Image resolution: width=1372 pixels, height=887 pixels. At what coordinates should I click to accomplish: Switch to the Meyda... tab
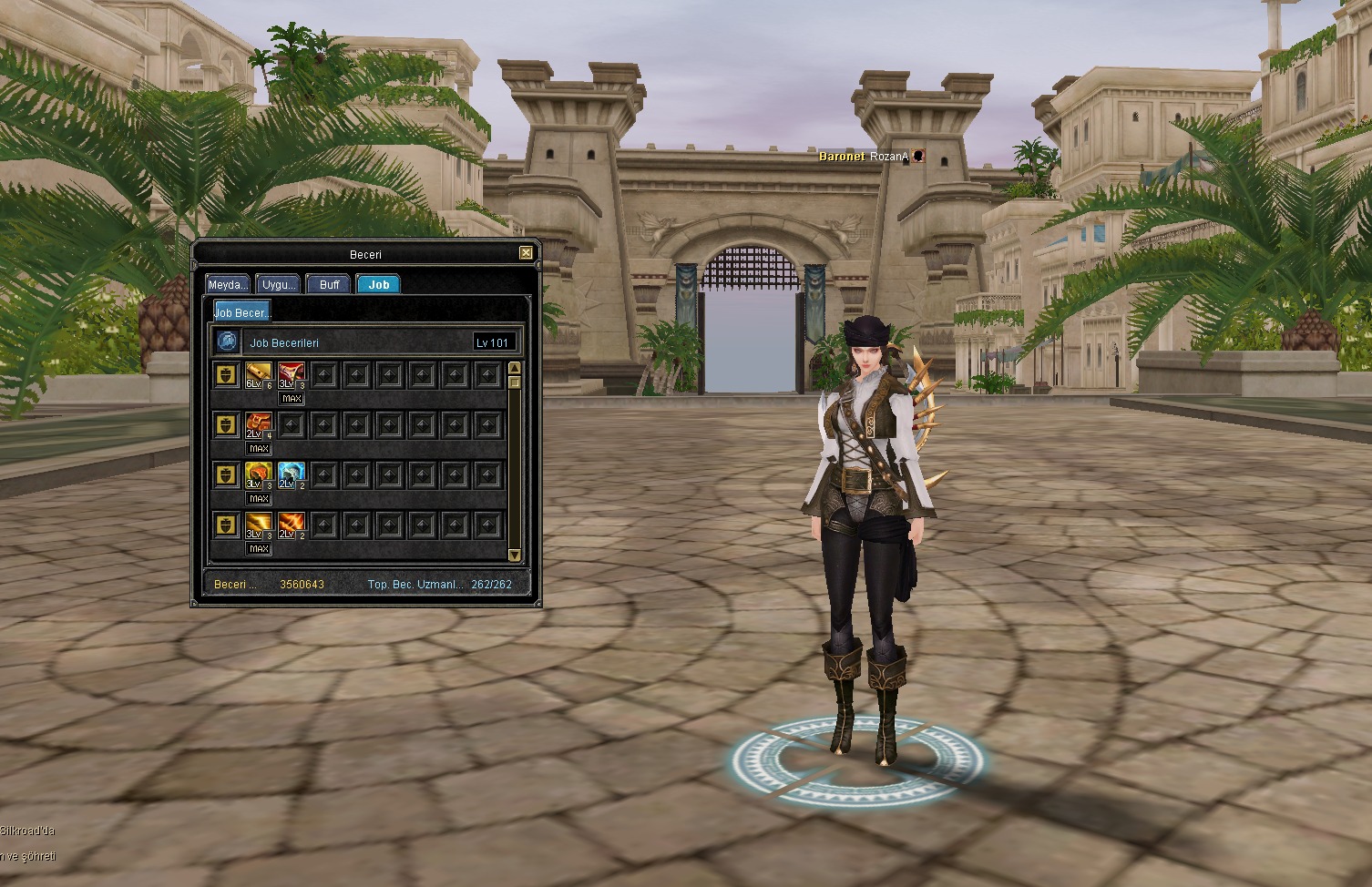click(228, 284)
